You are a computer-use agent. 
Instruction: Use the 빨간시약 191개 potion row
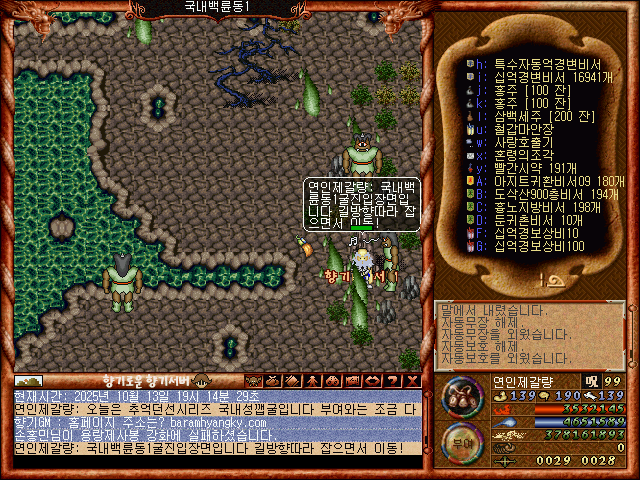tap(530, 167)
